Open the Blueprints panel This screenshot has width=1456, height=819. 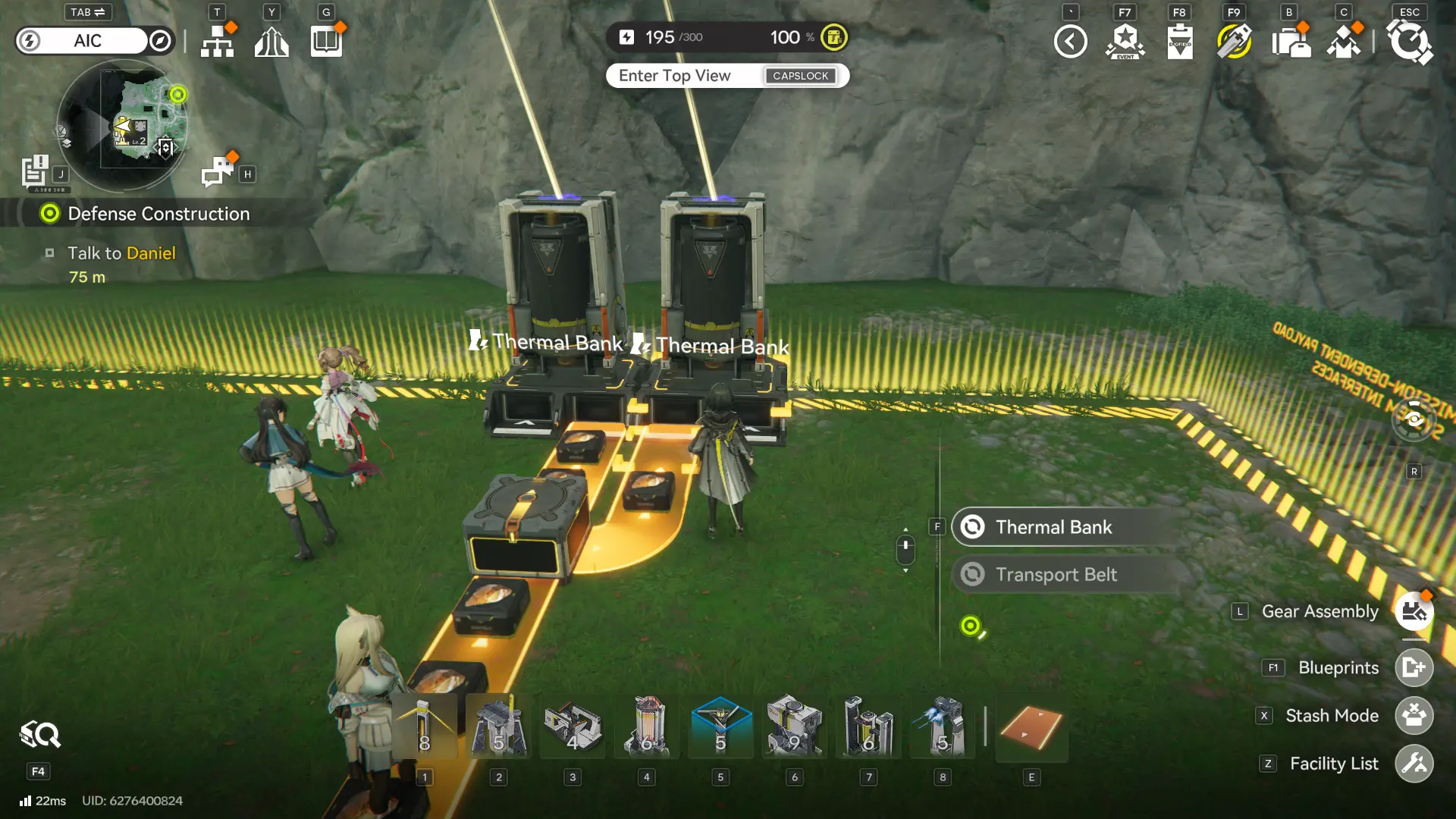point(1414,668)
